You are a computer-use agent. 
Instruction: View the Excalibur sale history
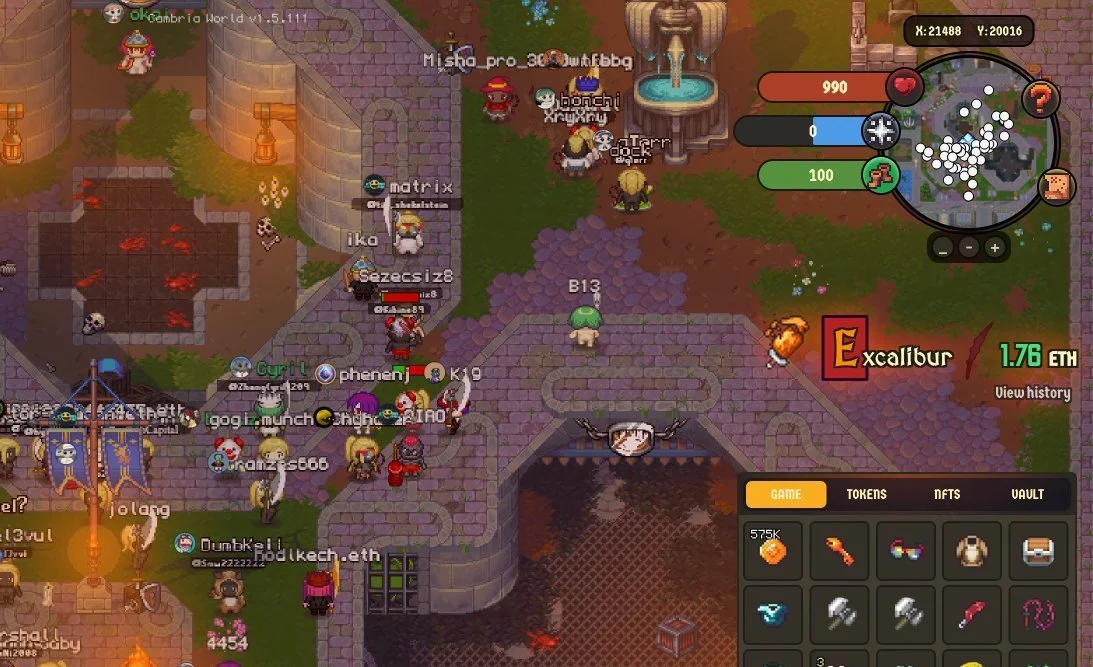coord(1032,393)
